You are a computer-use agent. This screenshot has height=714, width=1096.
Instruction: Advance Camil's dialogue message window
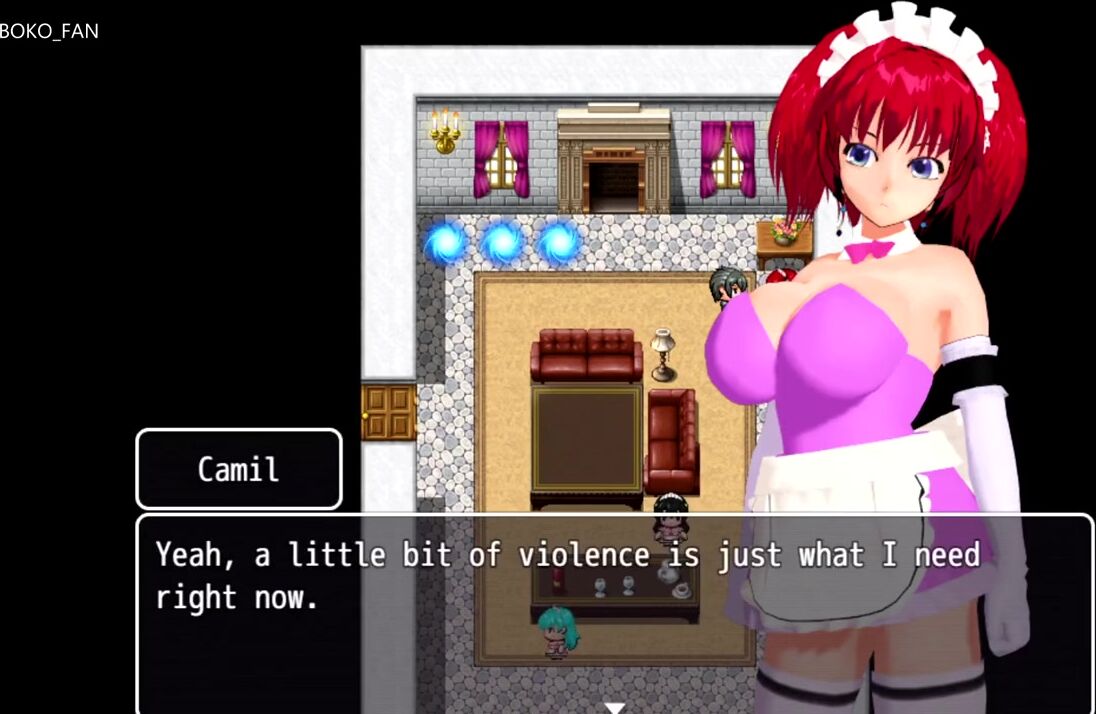tap(614, 612)
